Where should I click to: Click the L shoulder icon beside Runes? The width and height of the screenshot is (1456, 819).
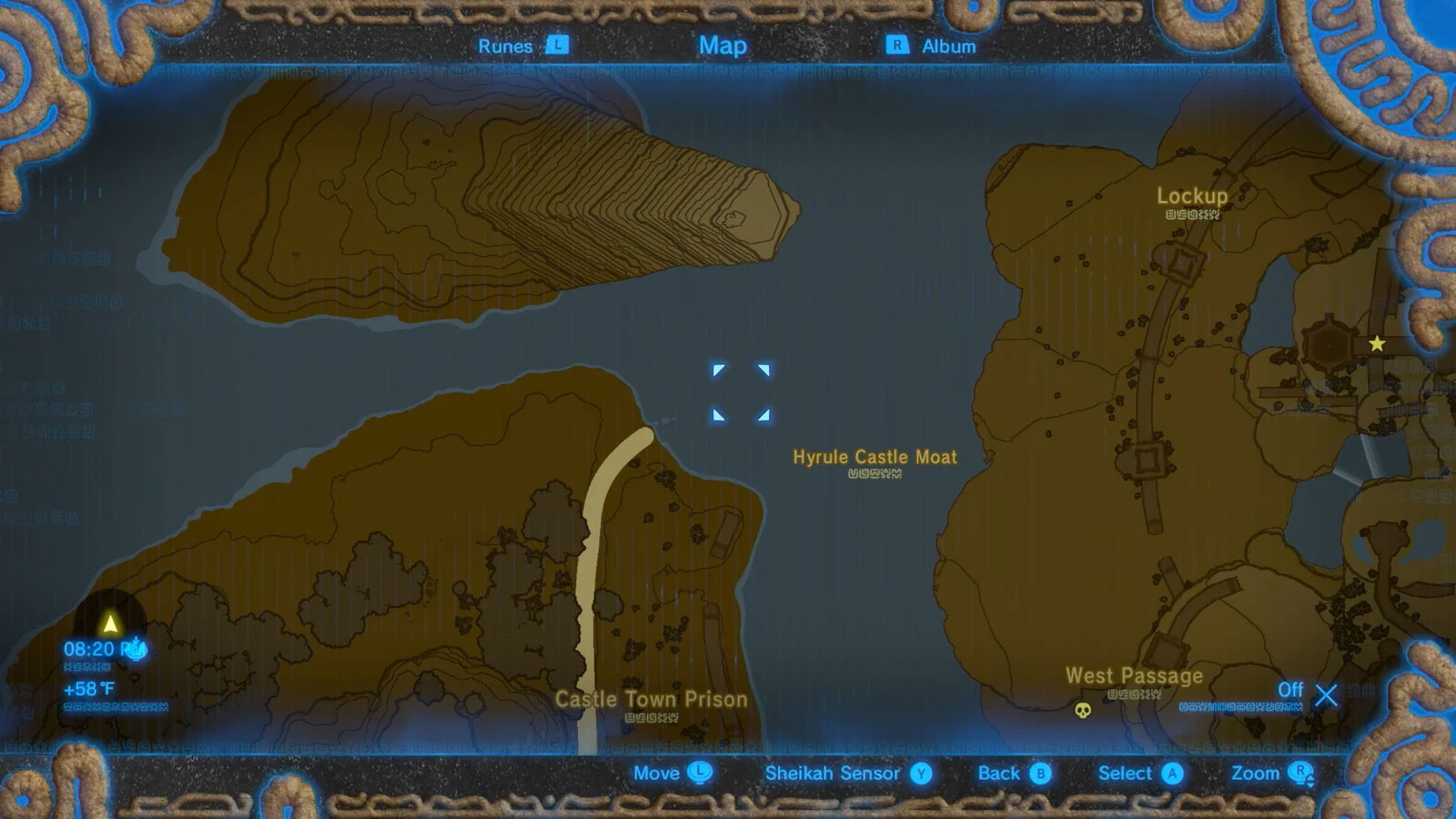(x=558, y=45)
